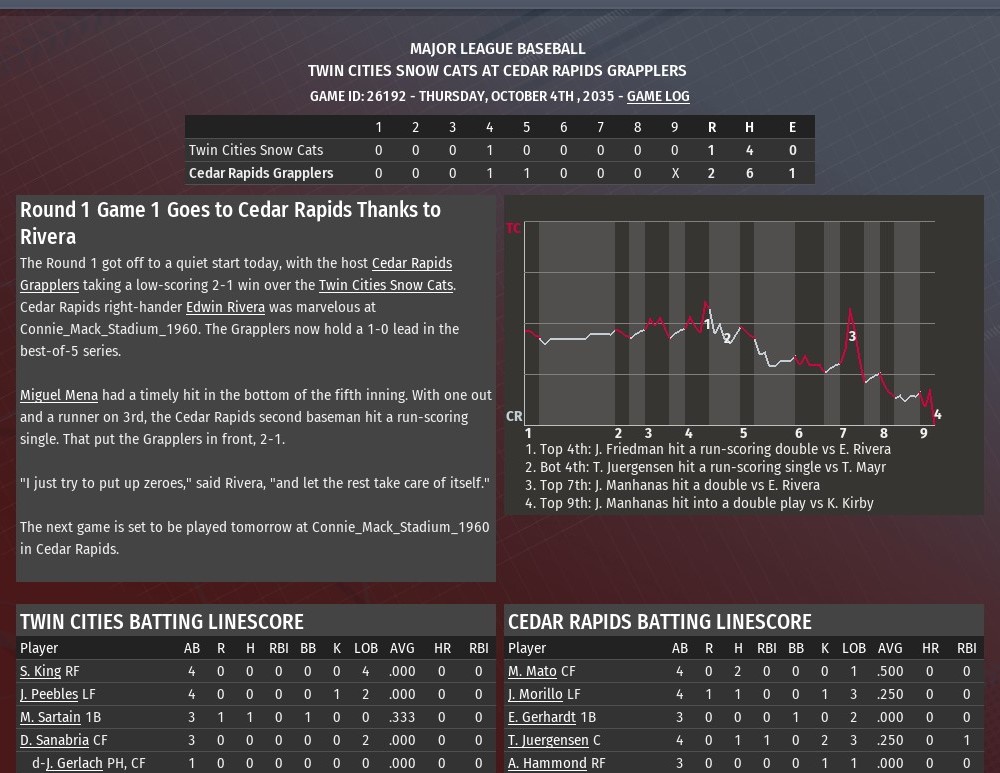Viewport: 1000px width, 773px height.
Task: Select S. King in Twin Cities linescore
Action: pyautogui.click(x=41, y=671)
